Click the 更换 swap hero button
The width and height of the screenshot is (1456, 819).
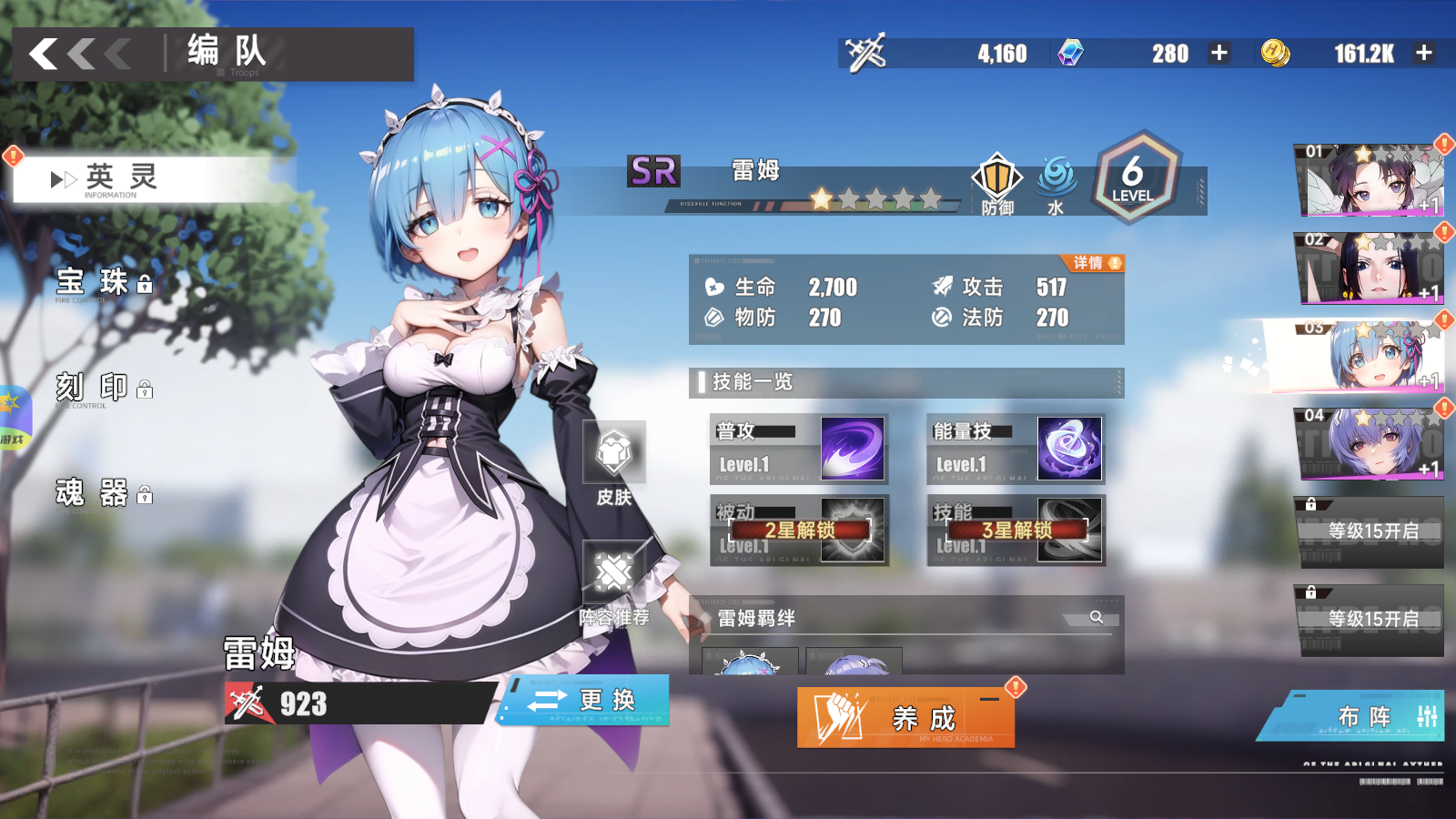coord(584,700)
